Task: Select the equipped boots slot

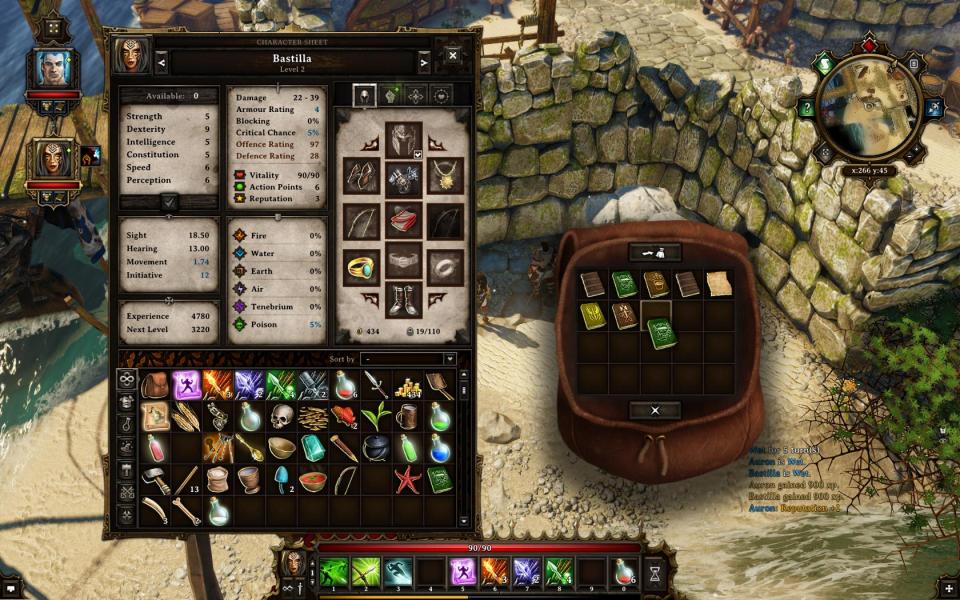Action: (x=404, y=300)
